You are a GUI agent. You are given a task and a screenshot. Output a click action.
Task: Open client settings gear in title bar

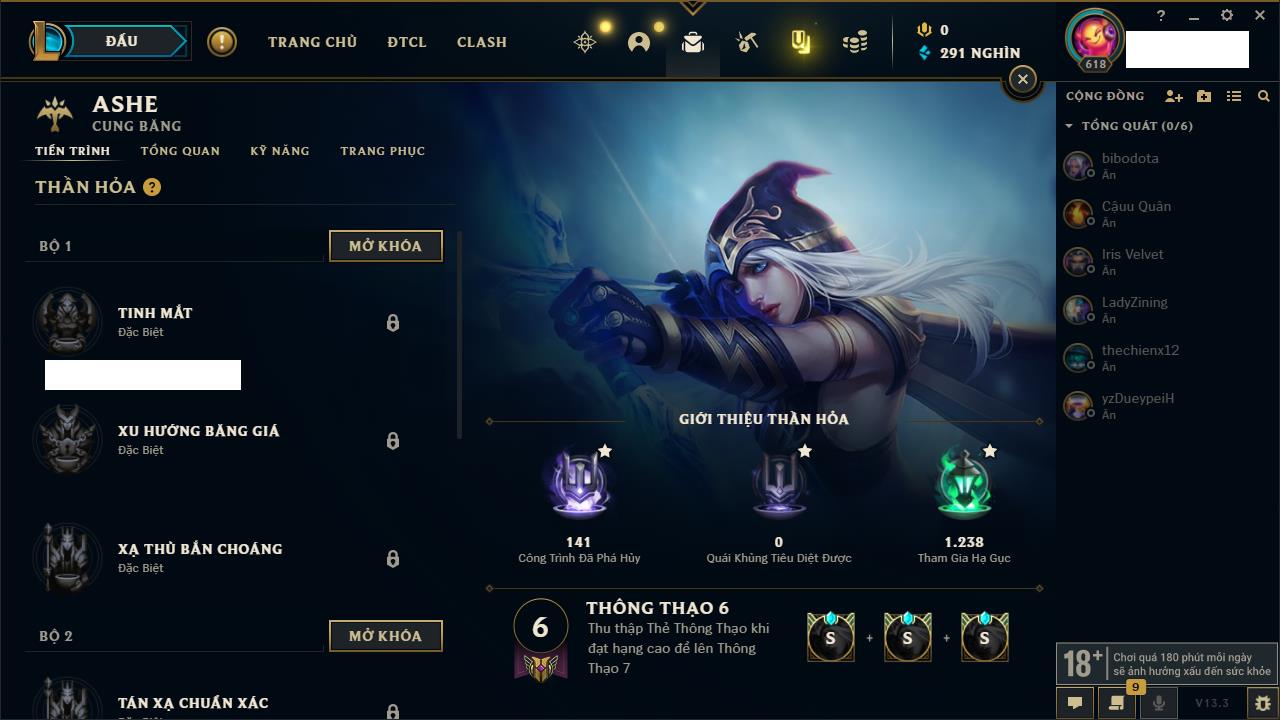click(x=1227, y=16)
